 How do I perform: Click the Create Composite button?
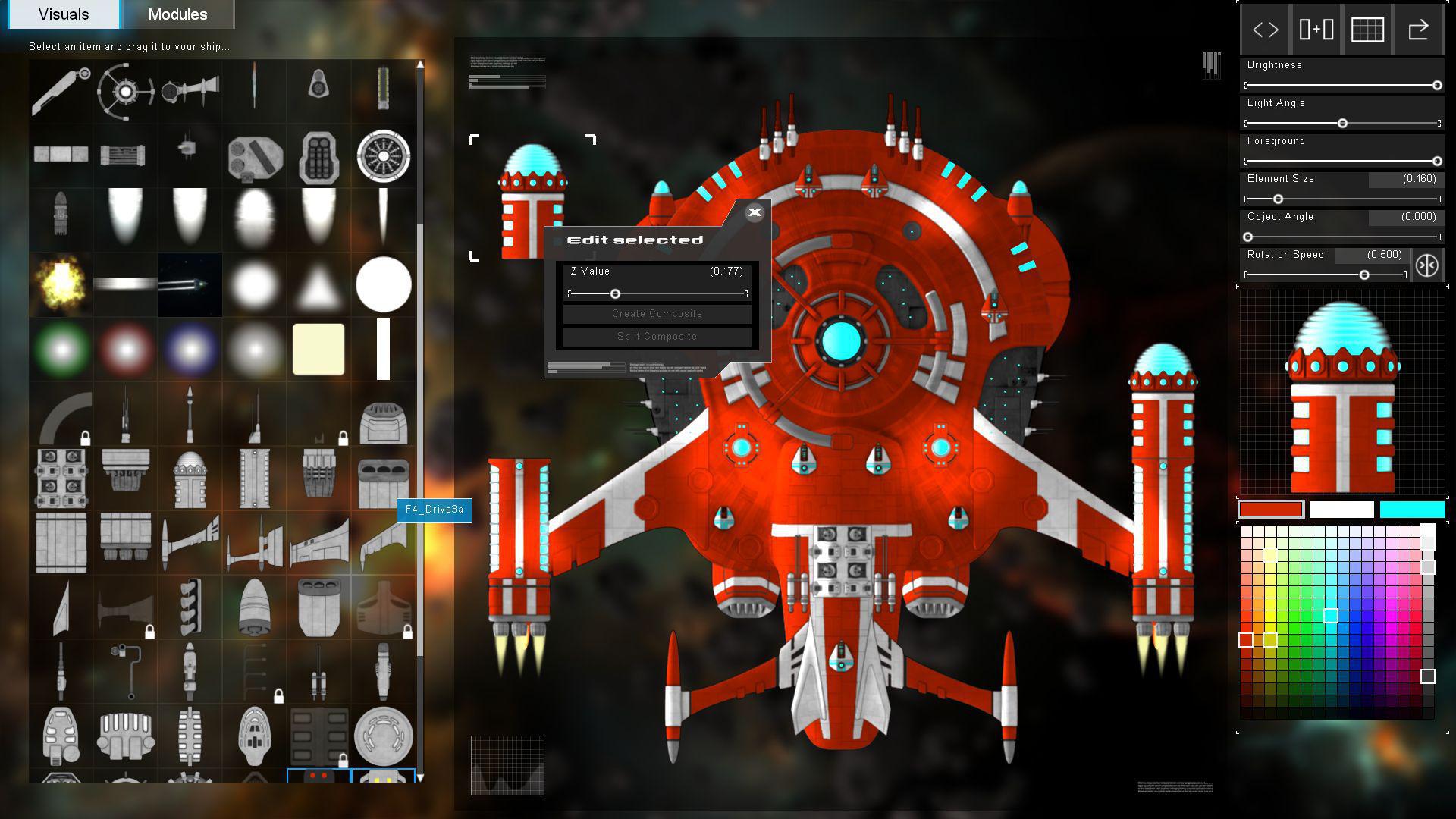pyautogui.click(x=656, y=313)
